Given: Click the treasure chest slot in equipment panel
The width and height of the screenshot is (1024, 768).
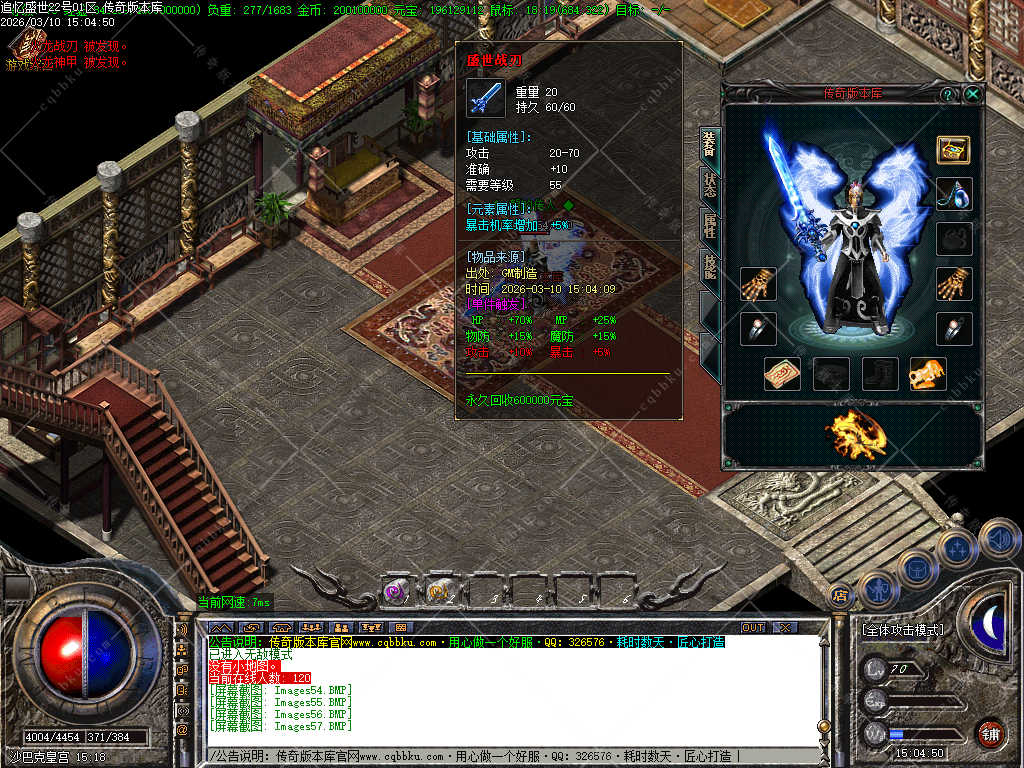Looking at the screenshot, I should coord(953,149).
